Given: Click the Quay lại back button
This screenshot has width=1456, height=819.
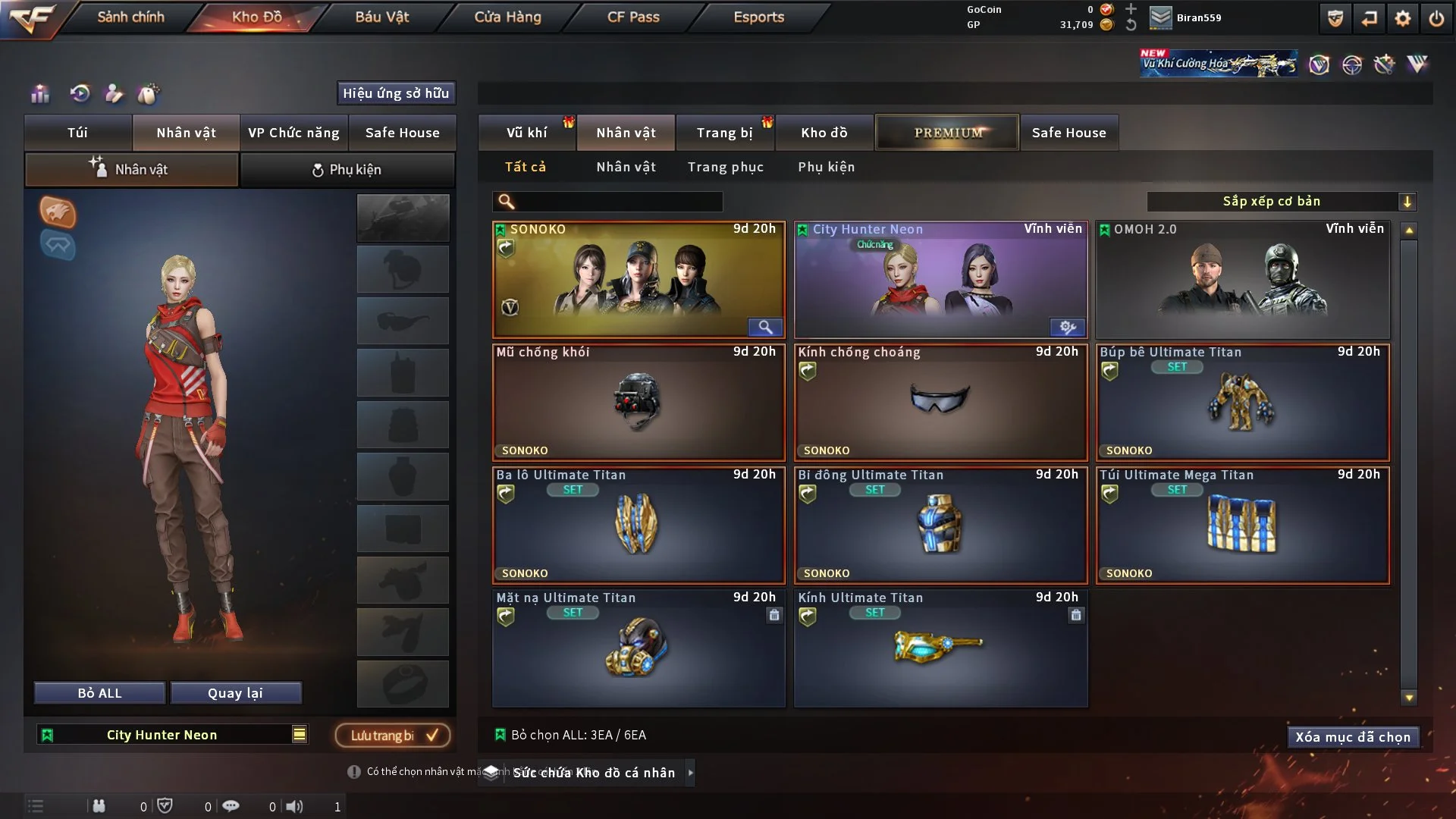Looking at the screenshot, I should [235, 693].
